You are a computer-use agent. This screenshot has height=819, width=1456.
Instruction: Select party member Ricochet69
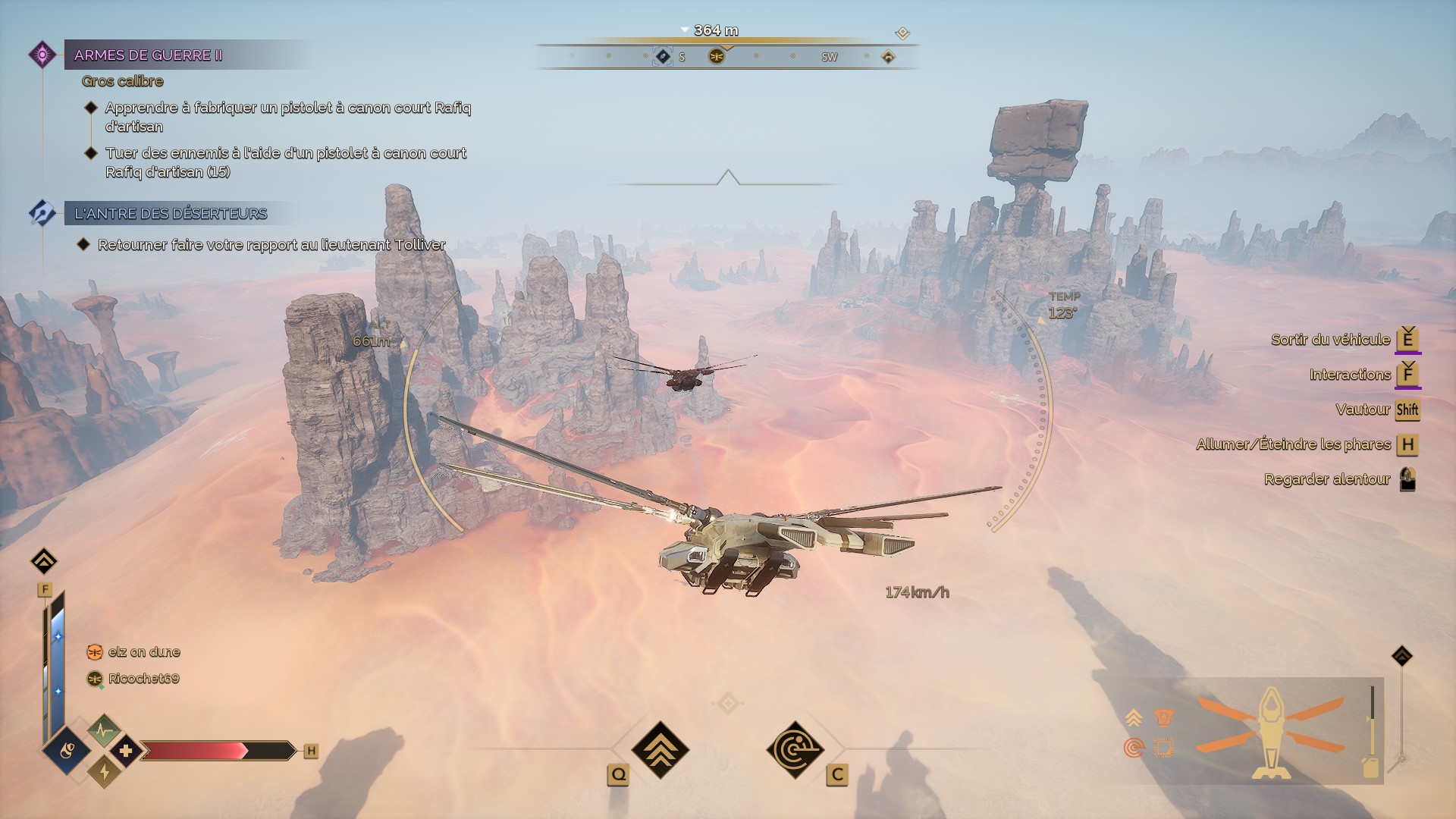pos(143,679)
